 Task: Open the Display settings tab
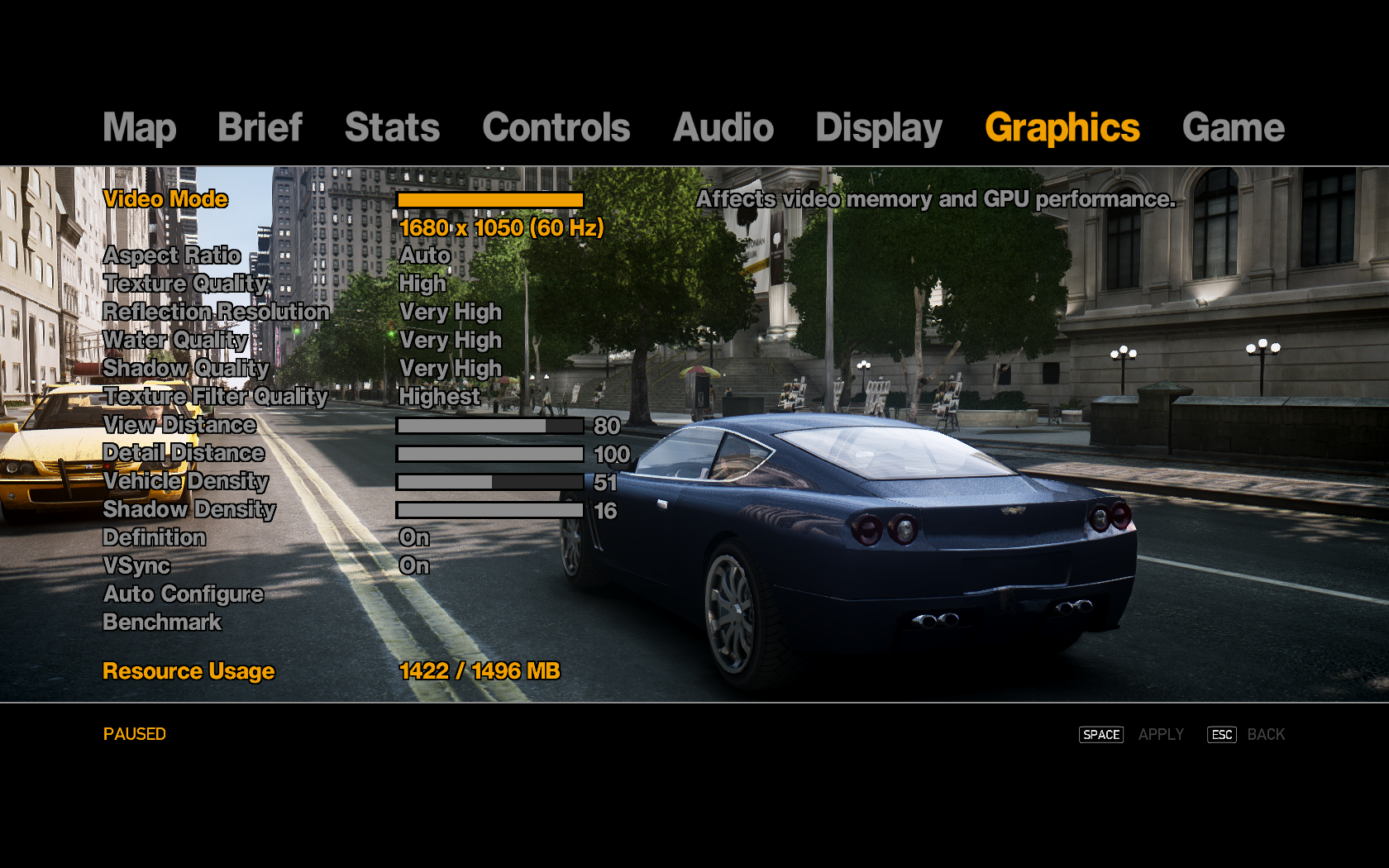pyautogui.click(x=878, y=128)
